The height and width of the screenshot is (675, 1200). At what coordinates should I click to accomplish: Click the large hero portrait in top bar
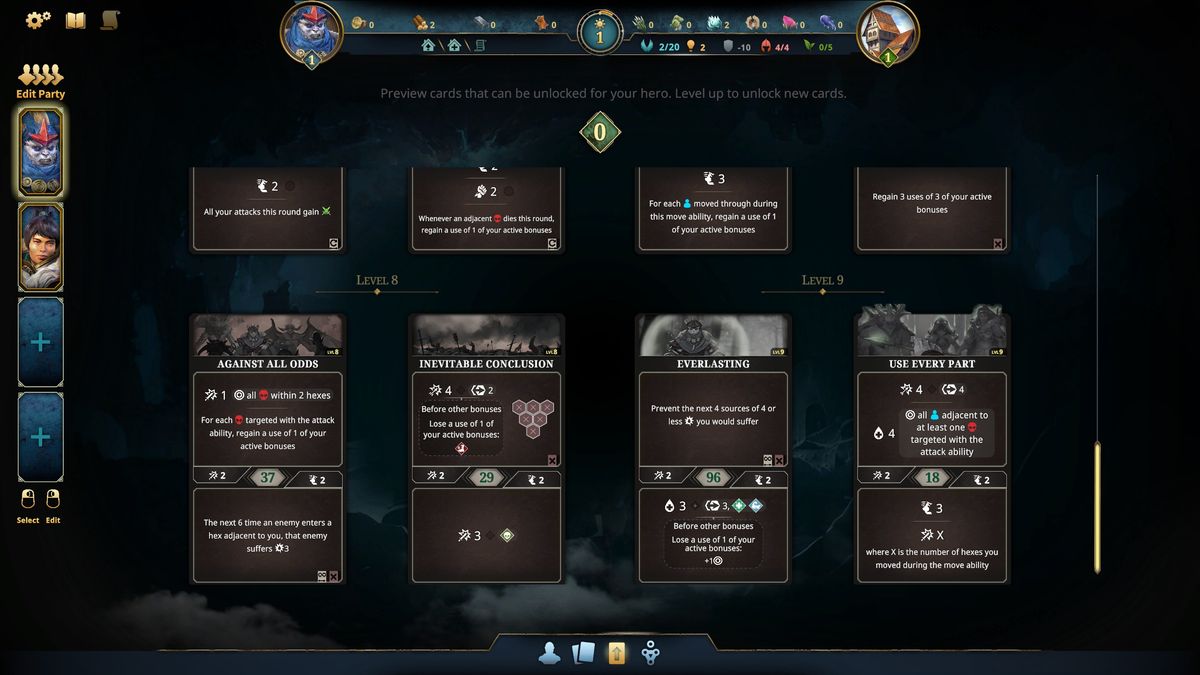(312, 33)
